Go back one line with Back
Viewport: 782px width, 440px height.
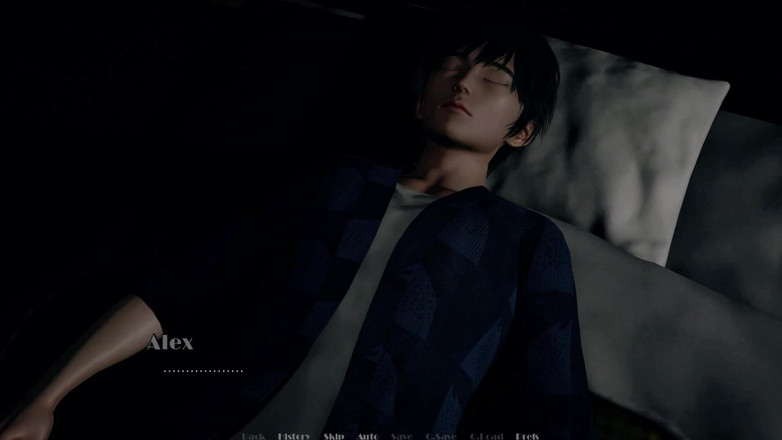click(253, 436)
